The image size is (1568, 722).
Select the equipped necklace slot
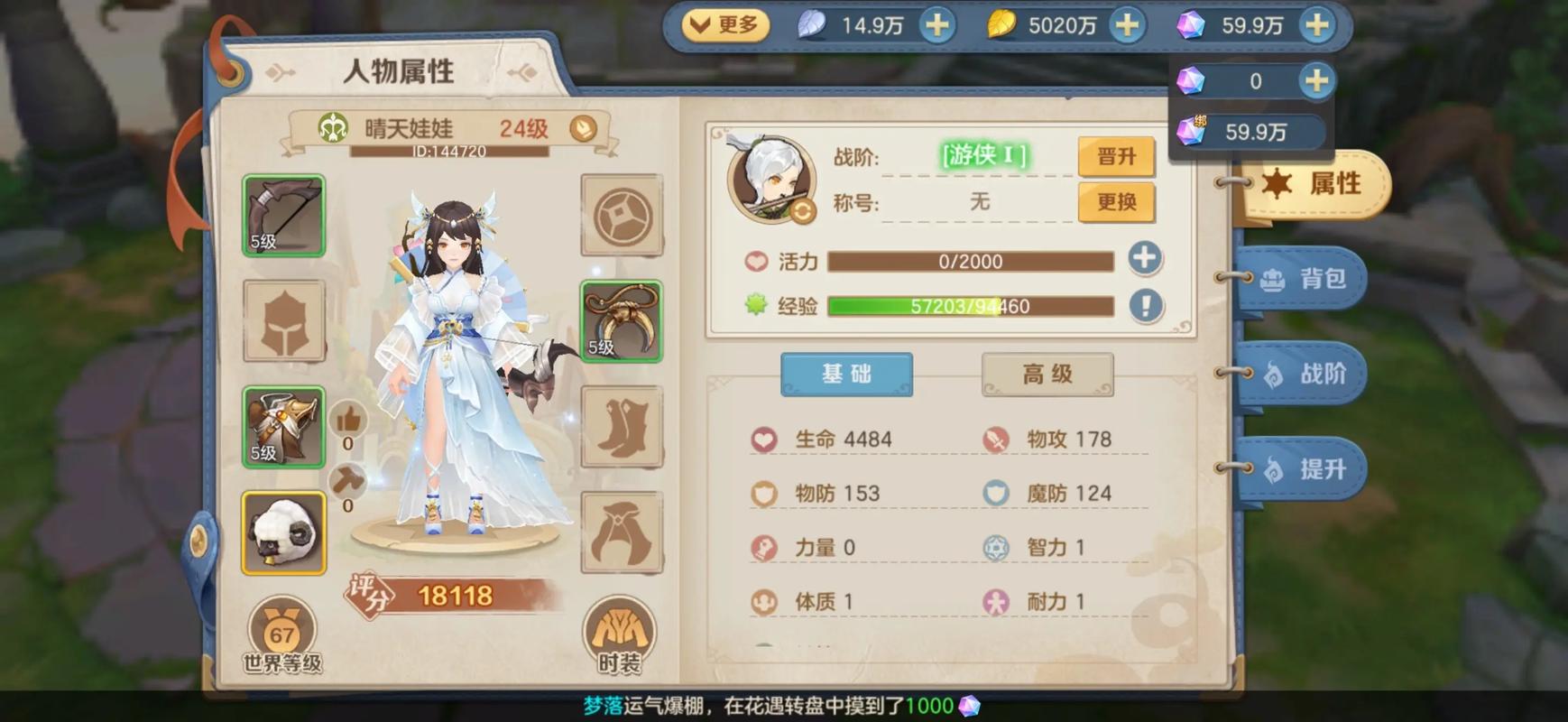(621, 321)
